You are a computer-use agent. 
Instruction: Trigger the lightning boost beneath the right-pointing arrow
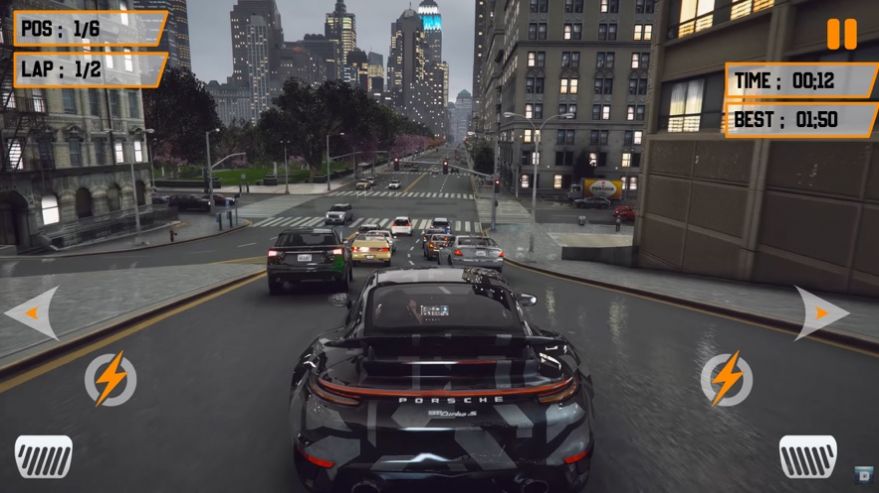[x=726, y=379]
